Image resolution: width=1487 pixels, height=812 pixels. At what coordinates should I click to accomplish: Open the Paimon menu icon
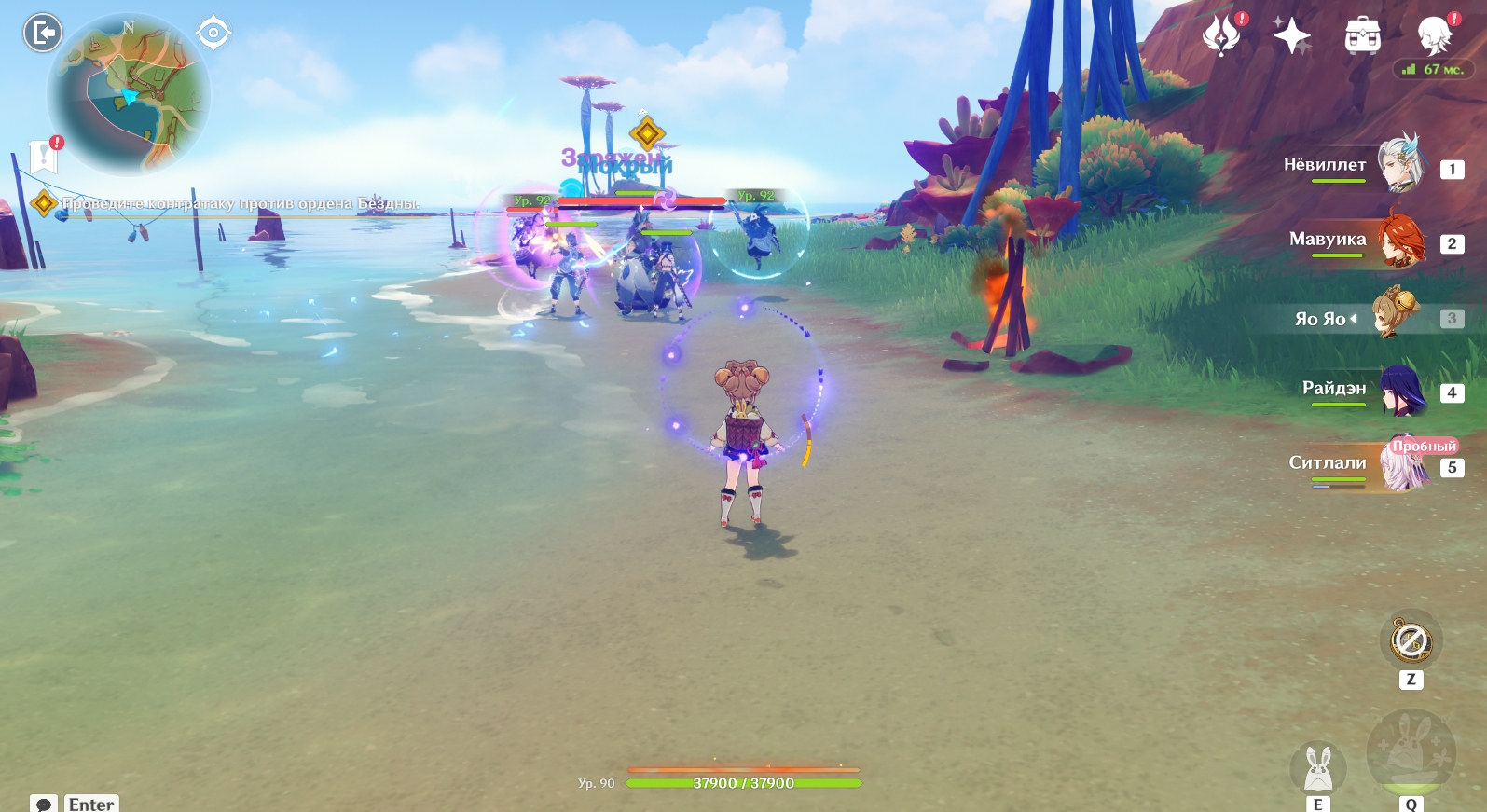coord(1434,35)
